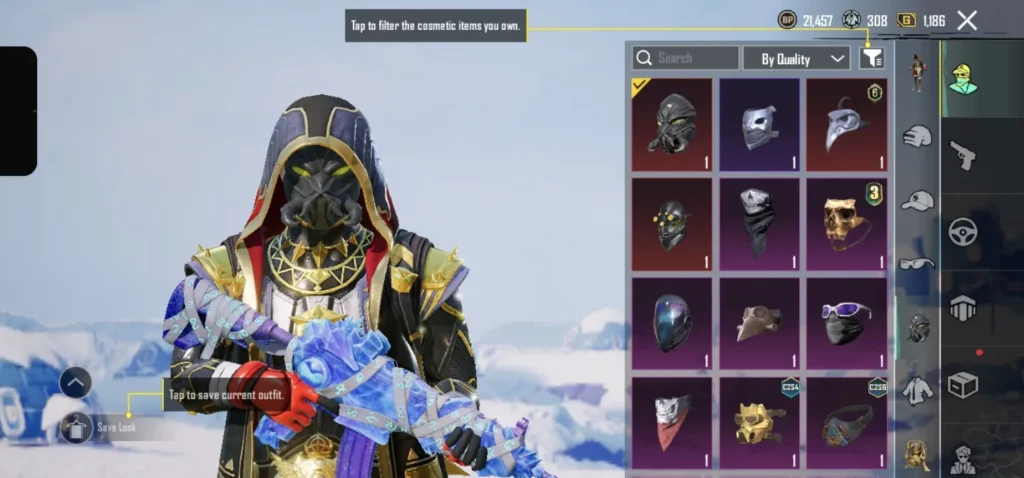The image size is (1024, 478).
Task: Select the silver plague-doctor beak mask
Action: point(847,125)
